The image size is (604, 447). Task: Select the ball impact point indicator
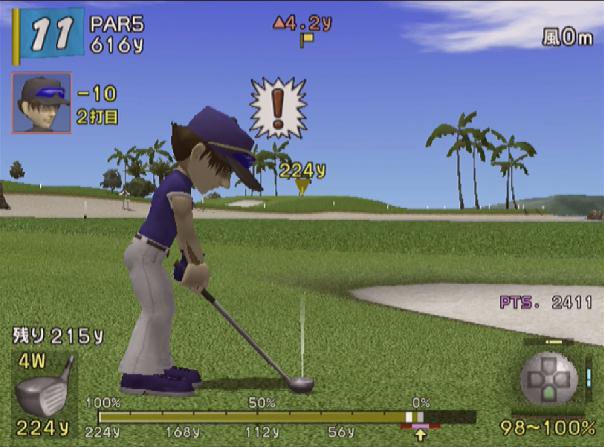coord(548,383)
